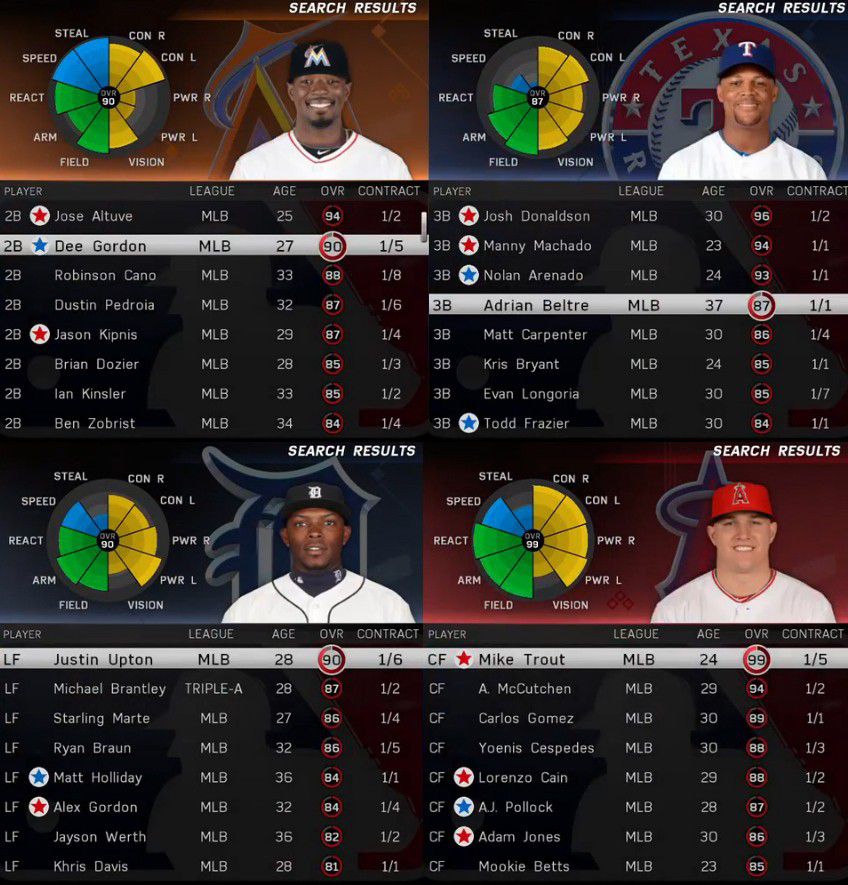Choose Todd Frazier's row

(526, 423)
